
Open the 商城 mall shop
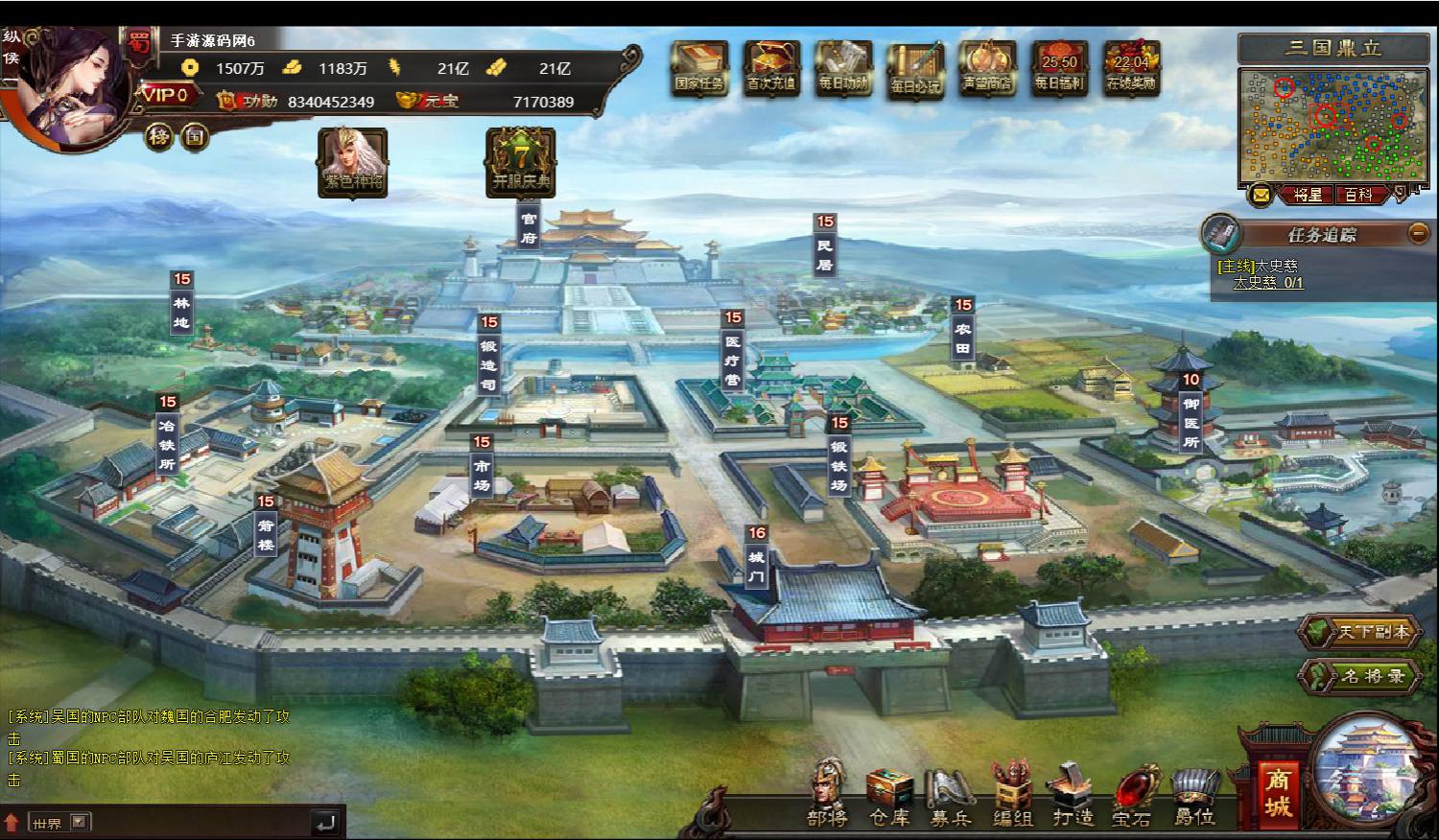[x=1277, y=792]
